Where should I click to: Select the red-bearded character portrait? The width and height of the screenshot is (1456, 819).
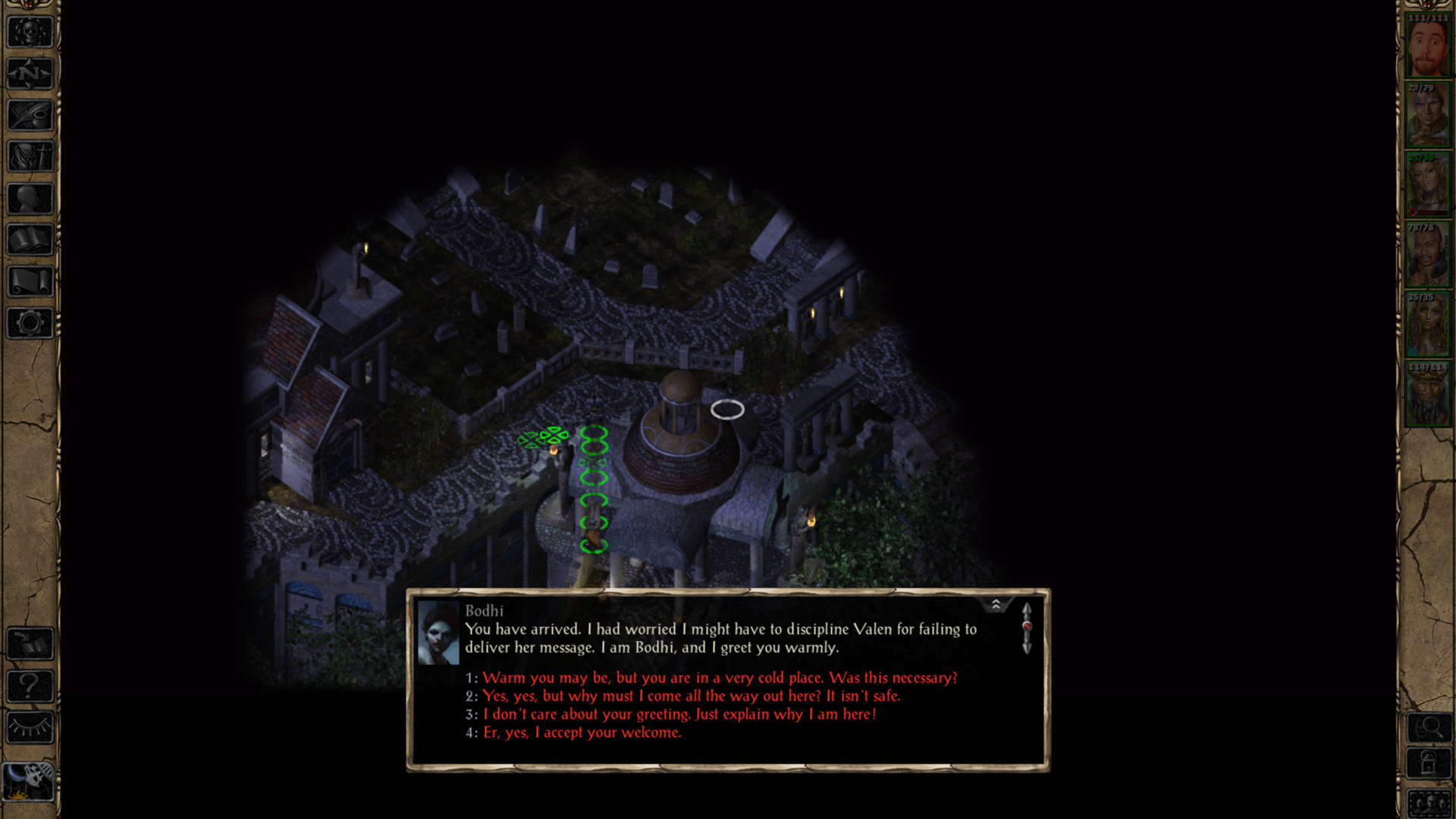(x=1428, y=49)
